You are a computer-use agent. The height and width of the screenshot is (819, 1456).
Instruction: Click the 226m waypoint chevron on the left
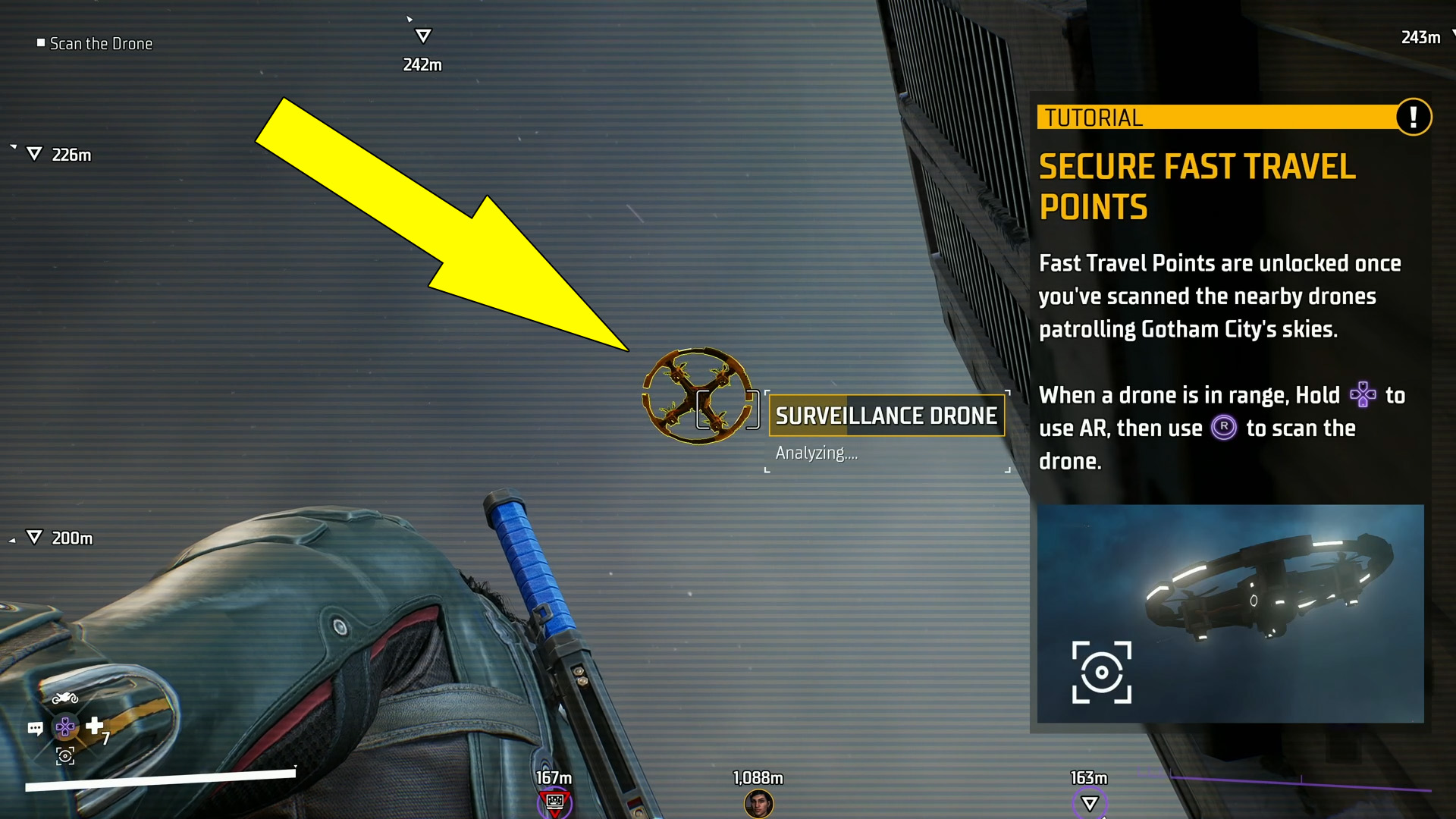(33, 153)
